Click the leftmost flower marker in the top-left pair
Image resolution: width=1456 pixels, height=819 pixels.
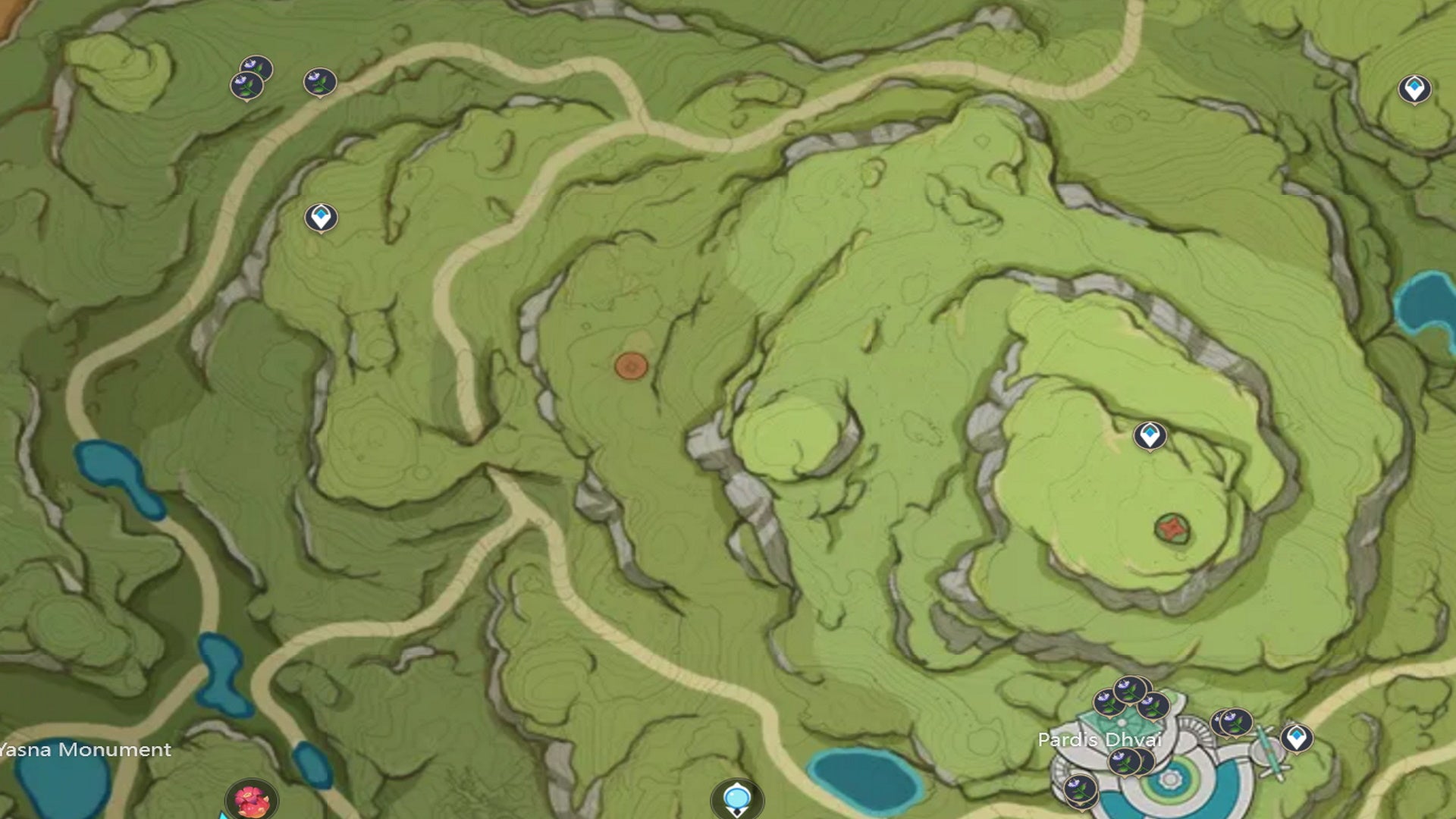(x=247, y=85)
